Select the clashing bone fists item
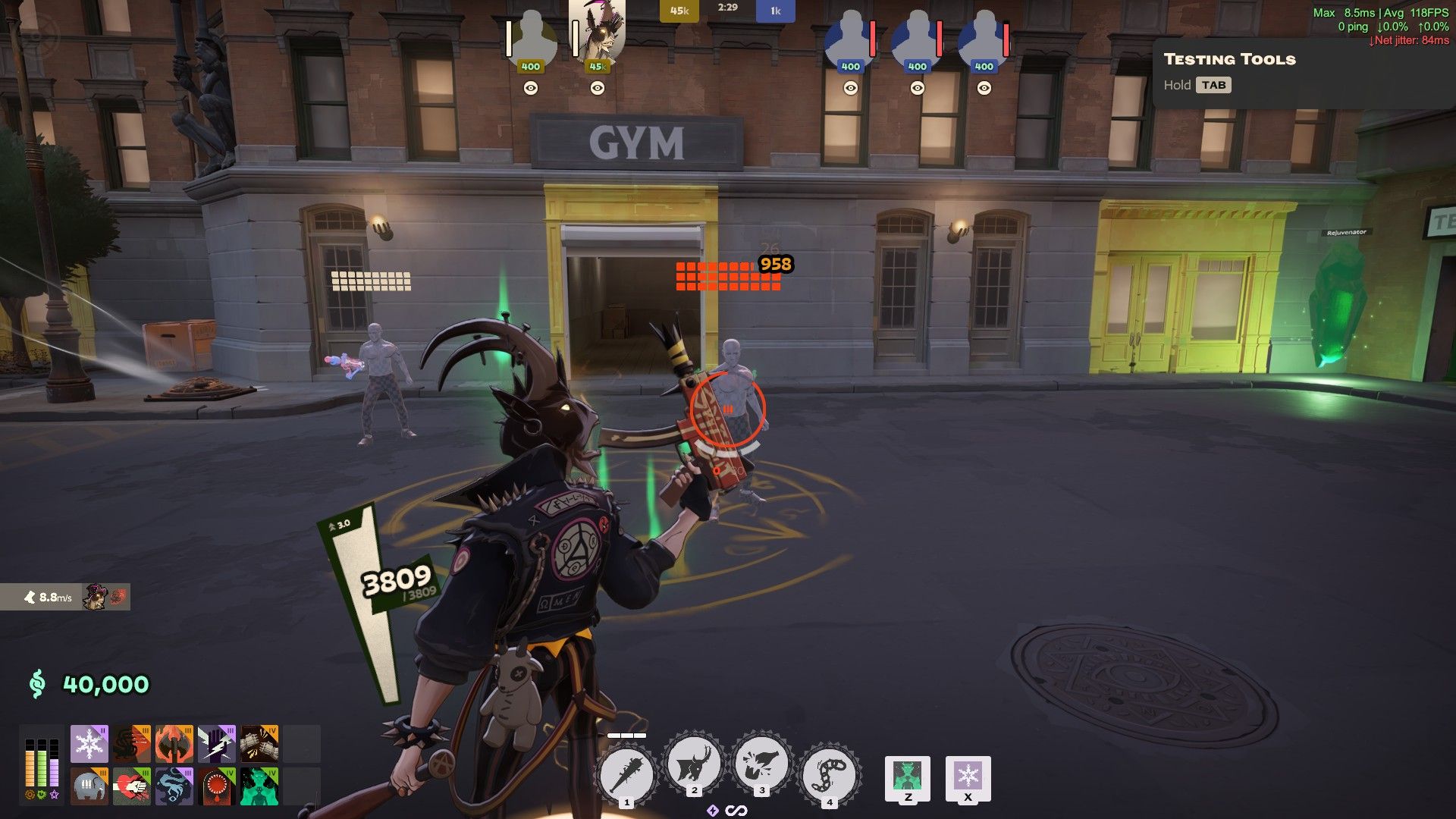 pos(259,744)
